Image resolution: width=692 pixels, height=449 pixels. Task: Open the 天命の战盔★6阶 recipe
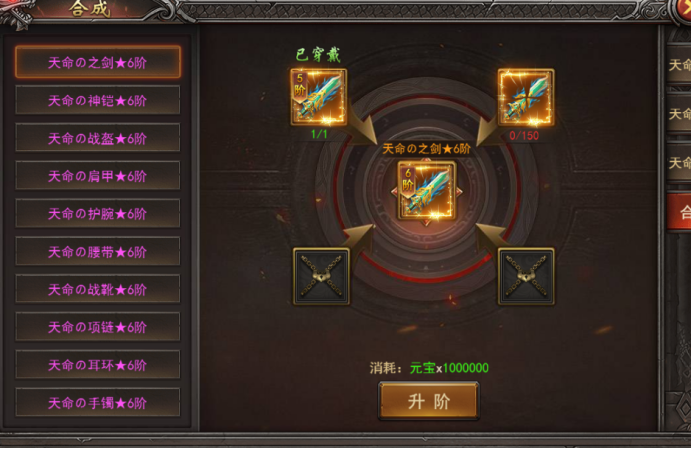click(x=98, y=138)
